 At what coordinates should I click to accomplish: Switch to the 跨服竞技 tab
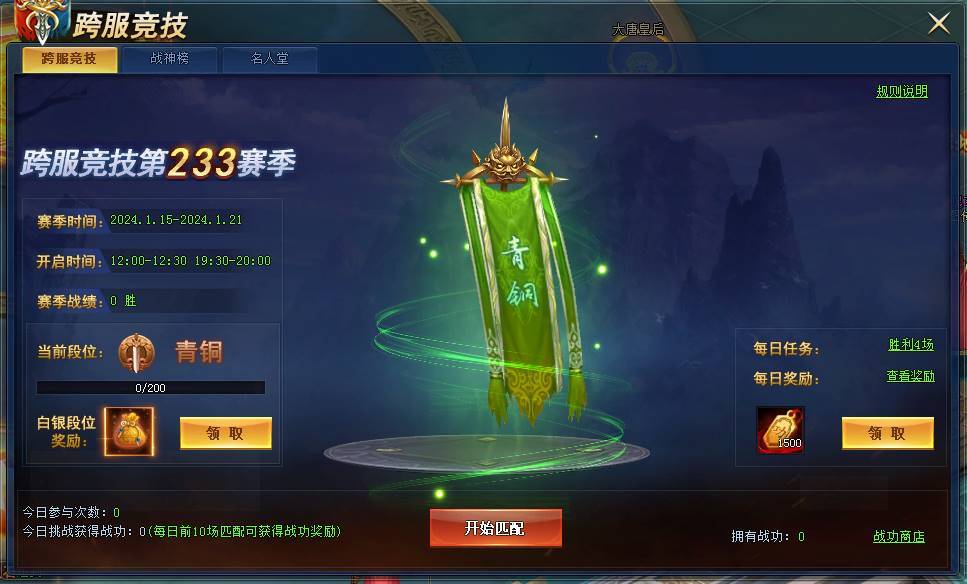coord(69,59)
